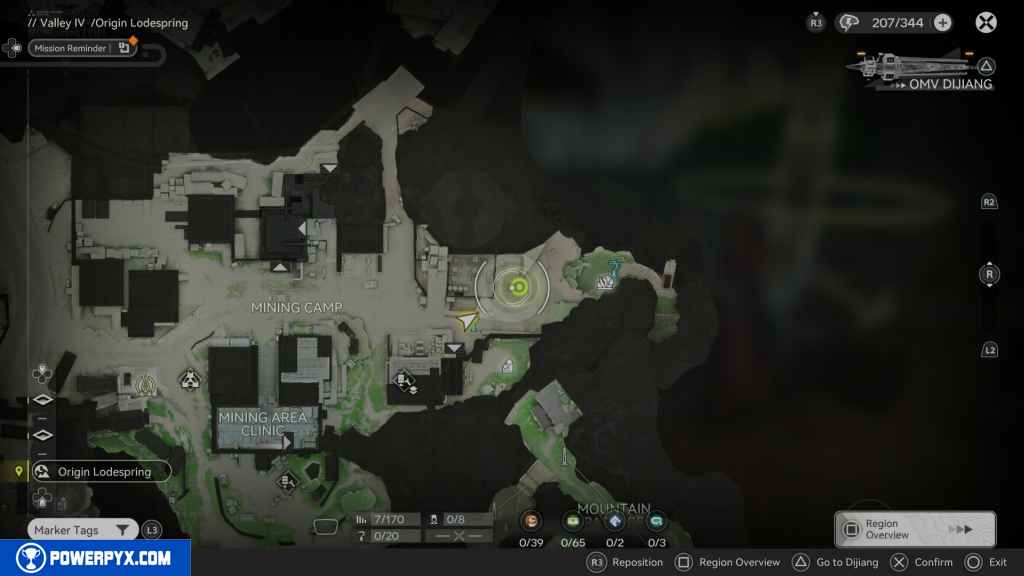Screen dimensions: 1024x576
Task: Select the Mining Camp location label
Action: point(296,307)
